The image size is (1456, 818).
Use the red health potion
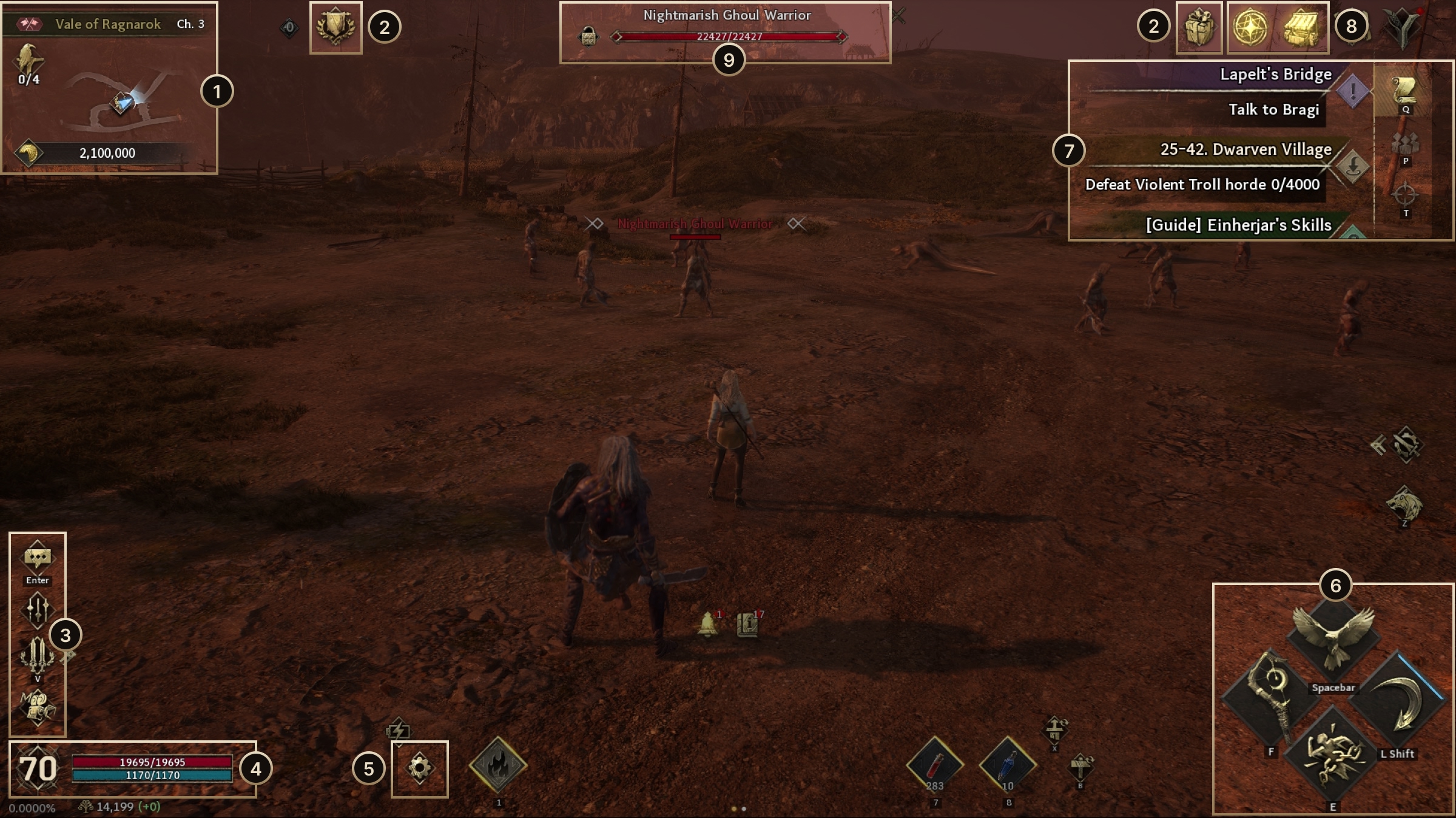pos(935,766)
